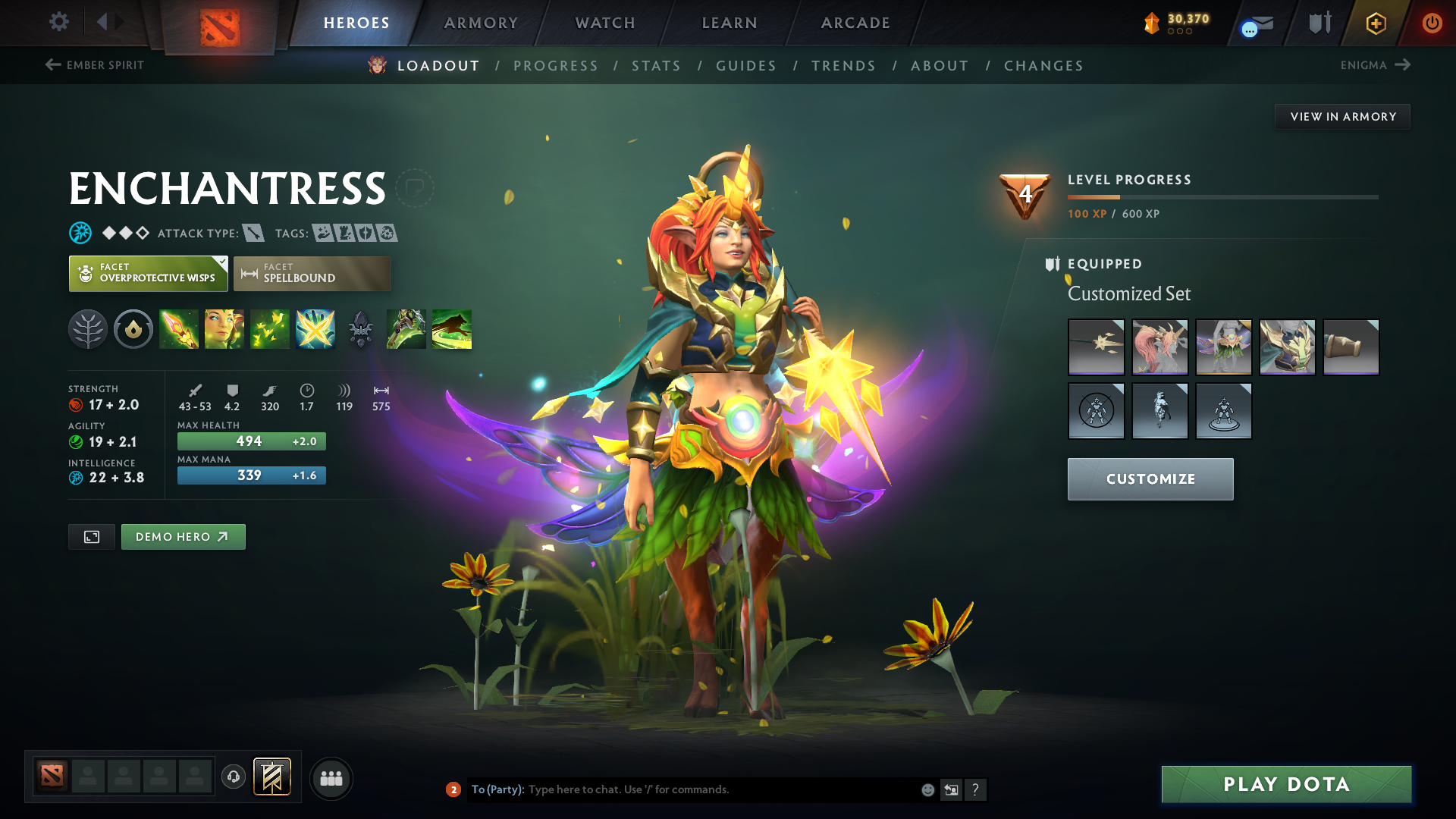Open the ARCADE menu

click(855, 23)
